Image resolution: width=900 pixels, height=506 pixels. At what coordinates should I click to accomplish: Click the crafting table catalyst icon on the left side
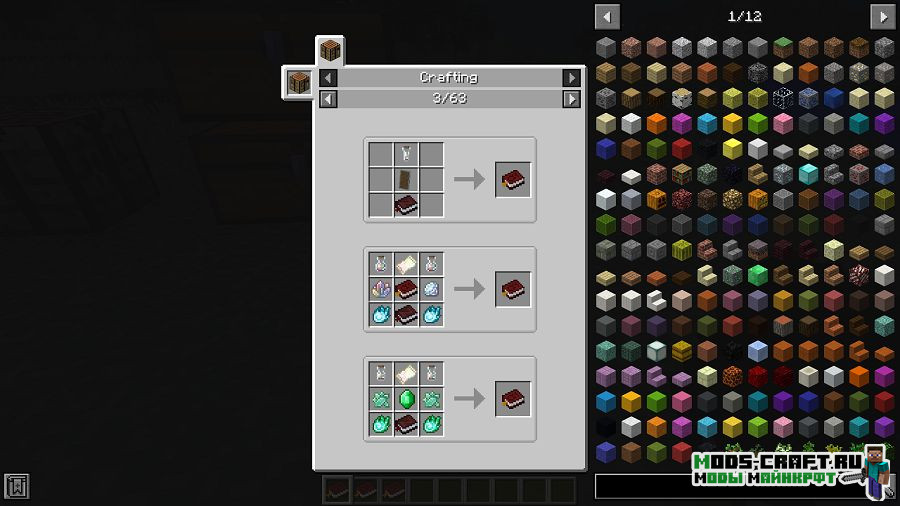(298, 82)
